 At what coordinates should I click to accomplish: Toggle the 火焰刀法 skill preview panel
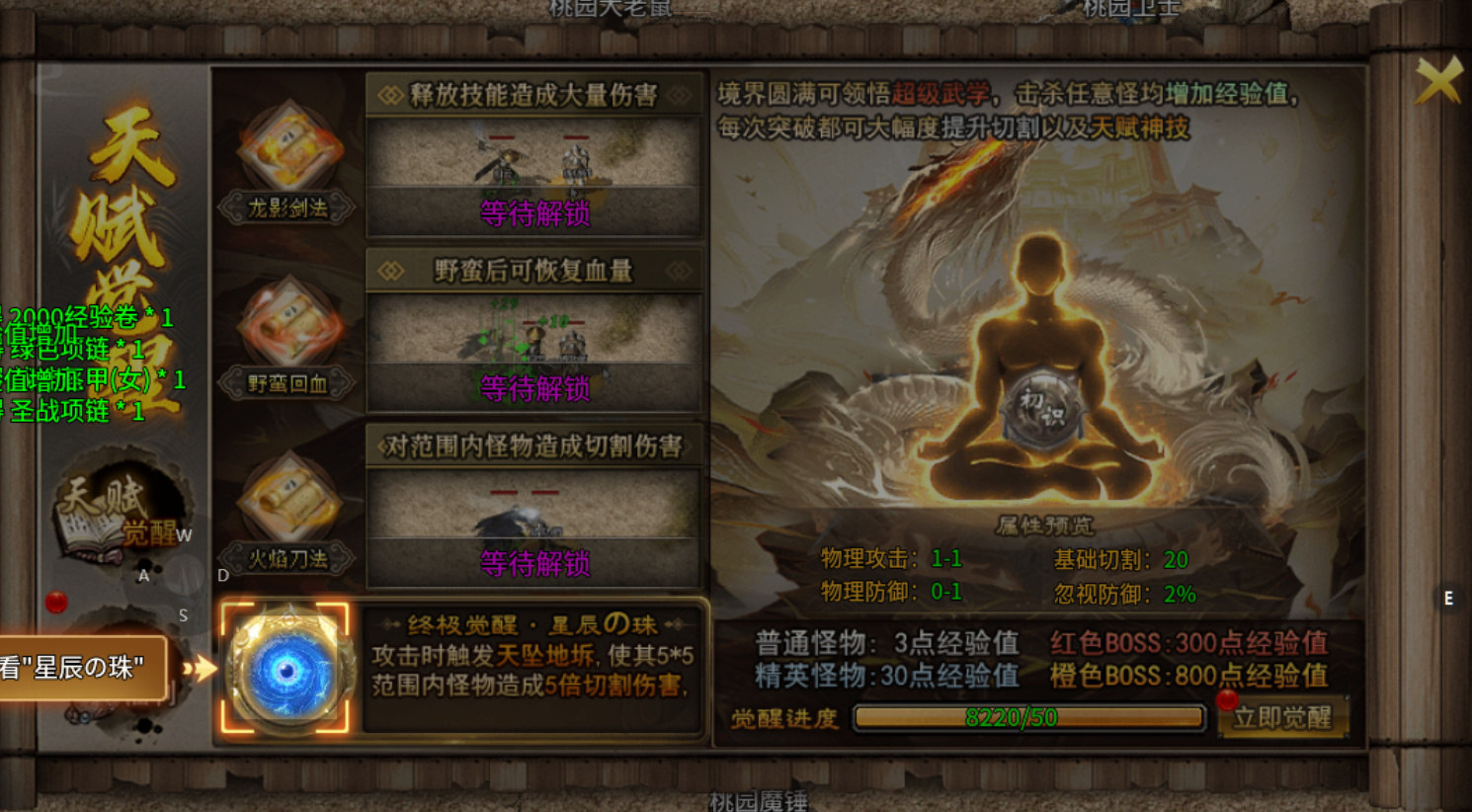pyautogui.click(x=533, y=524)
